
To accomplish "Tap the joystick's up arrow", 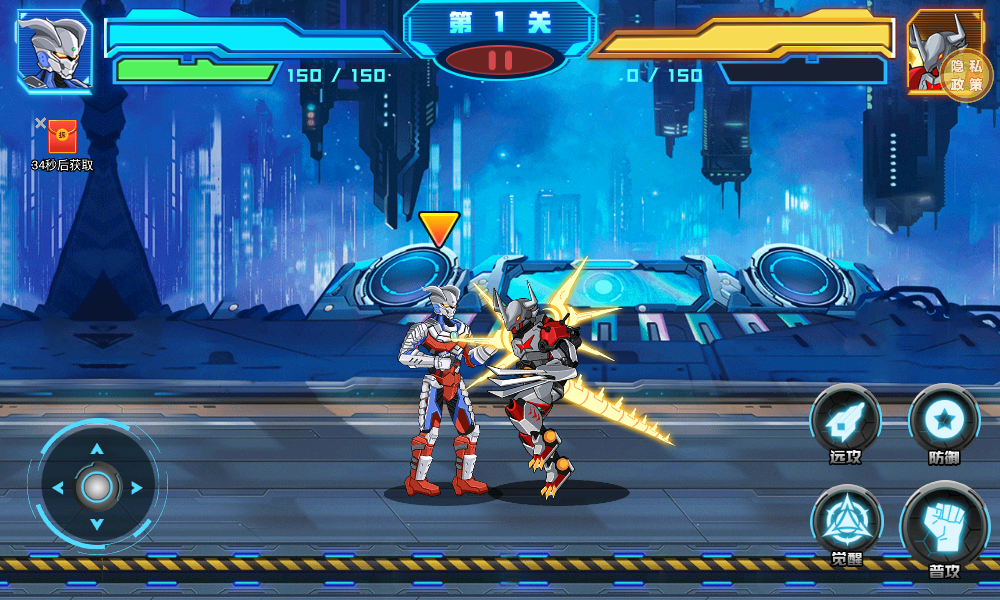I will click(x=97, y=449).
